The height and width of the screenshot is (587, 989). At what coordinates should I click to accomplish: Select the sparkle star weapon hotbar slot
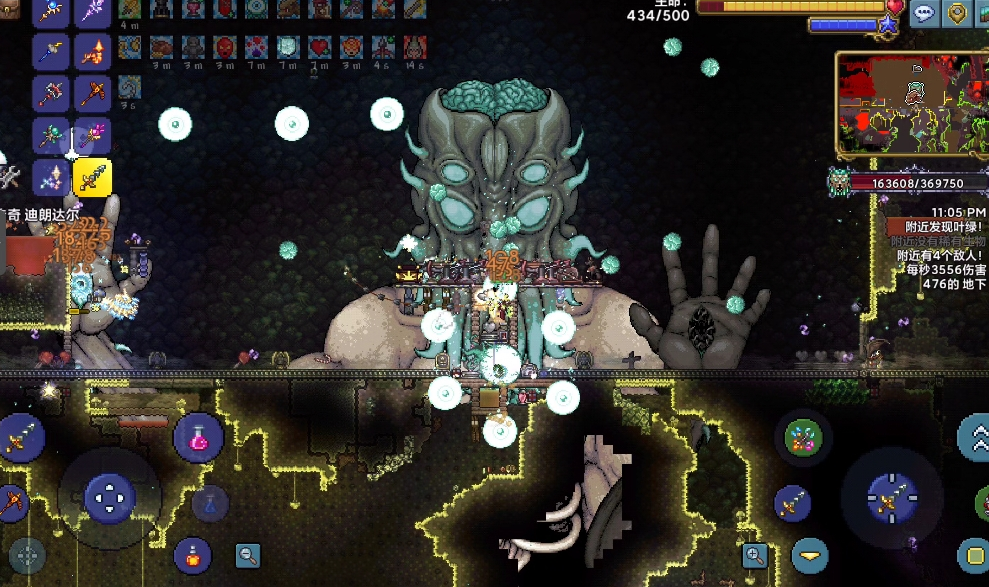(51, 178)
